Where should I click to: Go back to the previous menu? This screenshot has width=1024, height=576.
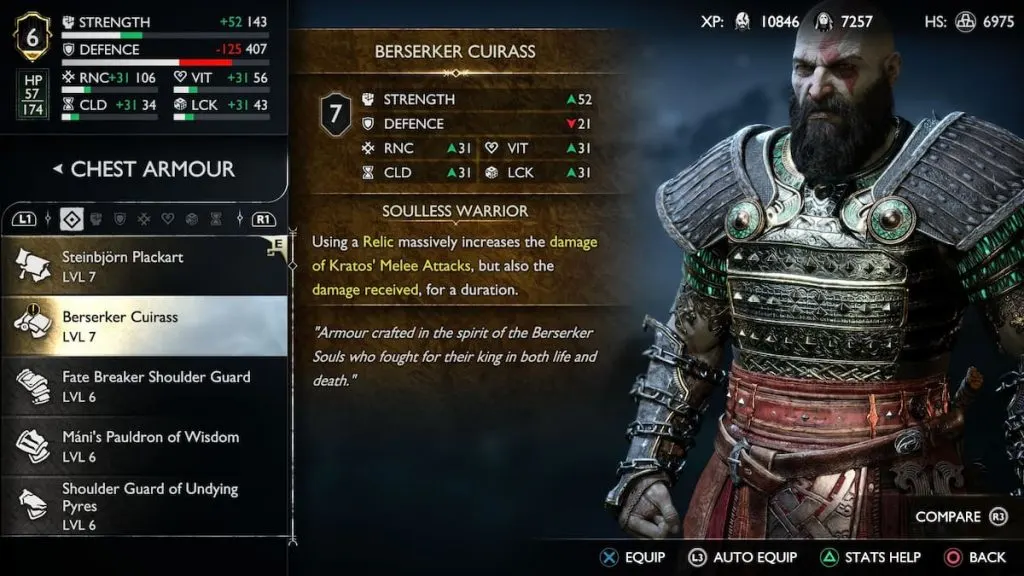(x=974, y=557)
